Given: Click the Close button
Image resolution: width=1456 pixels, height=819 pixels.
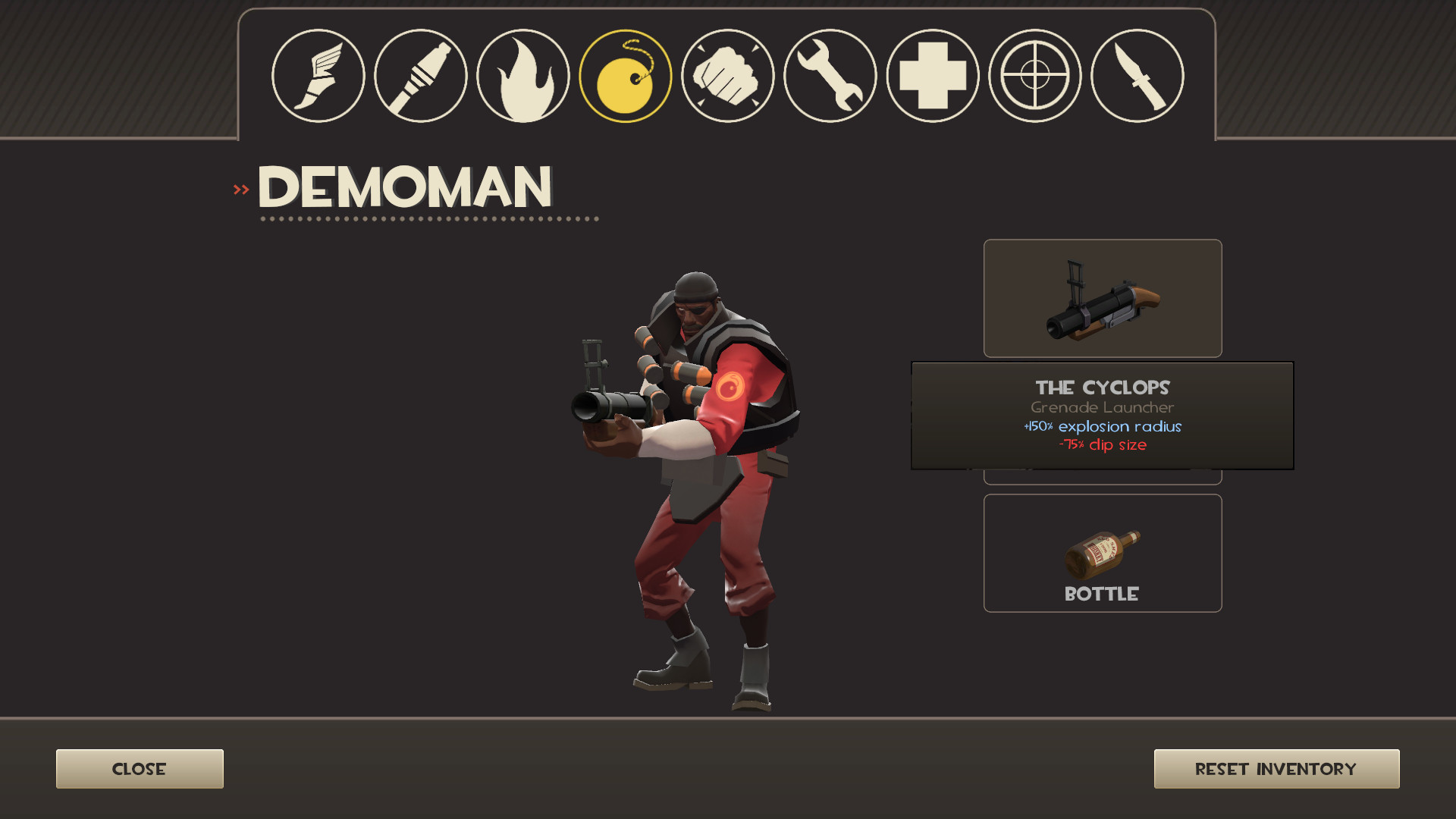Looking at the screenshot, I should [x=139, y=768].
